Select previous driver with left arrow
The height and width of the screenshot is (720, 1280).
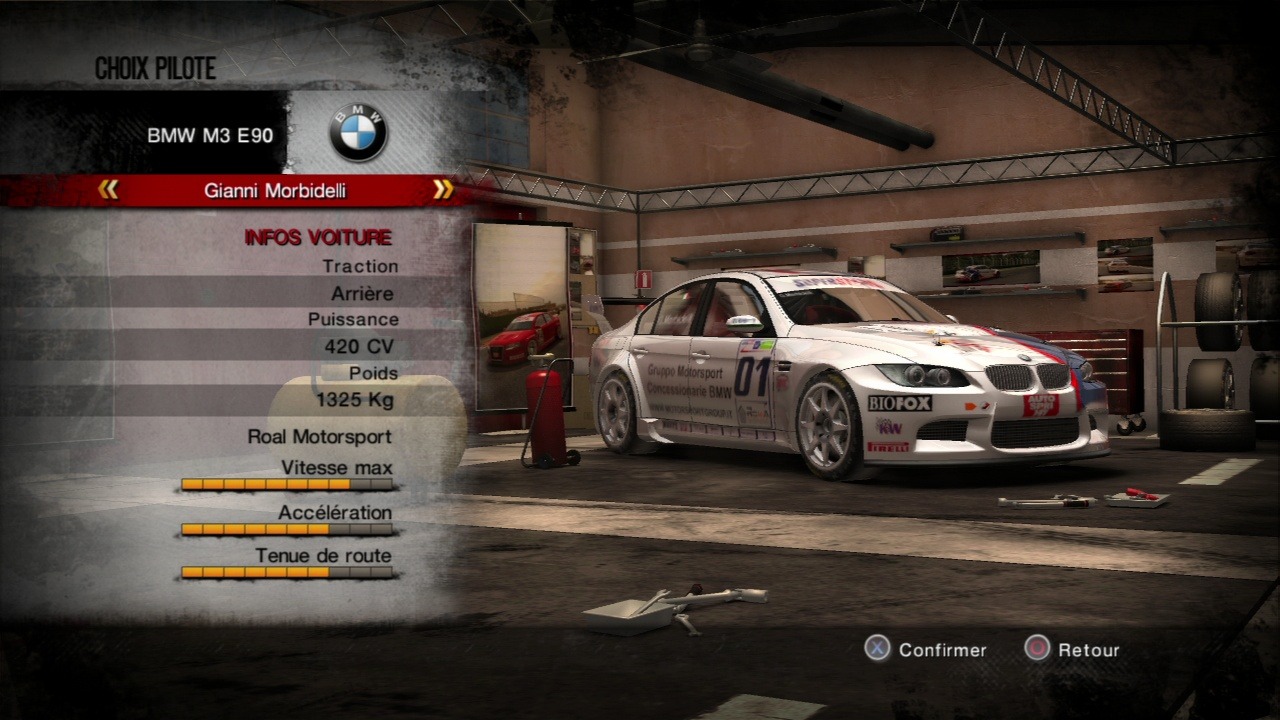[109, 189]
